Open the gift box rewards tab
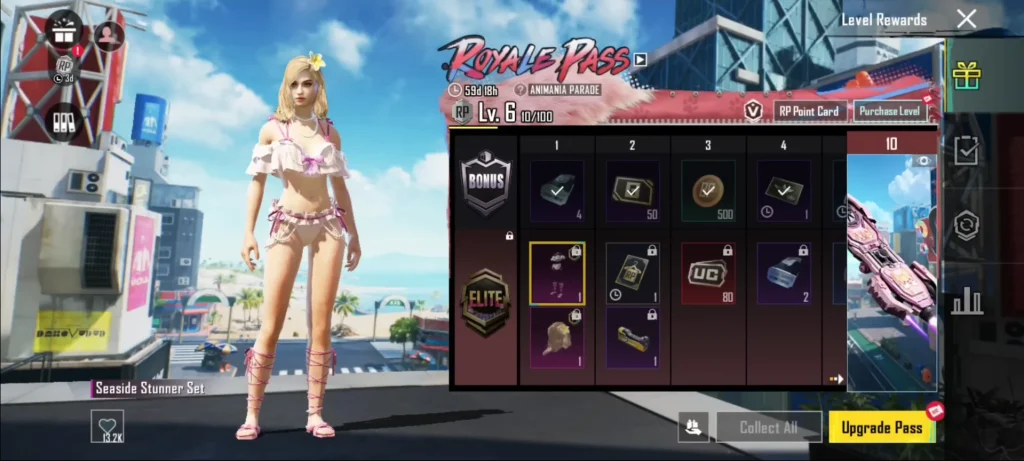Screen dimensions: 1024x461 [966, 74]
